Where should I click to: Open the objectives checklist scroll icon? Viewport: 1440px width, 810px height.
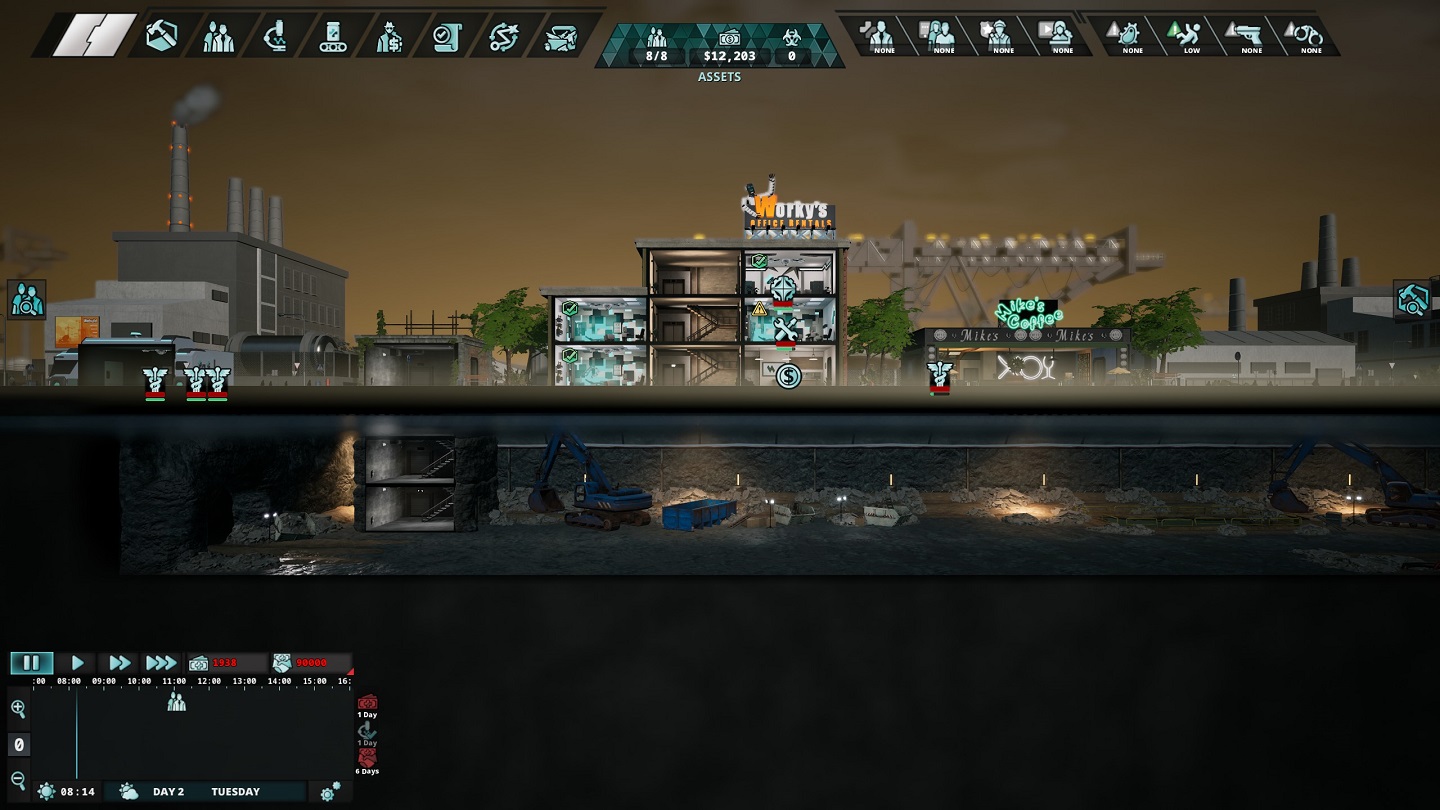(446, 37)
